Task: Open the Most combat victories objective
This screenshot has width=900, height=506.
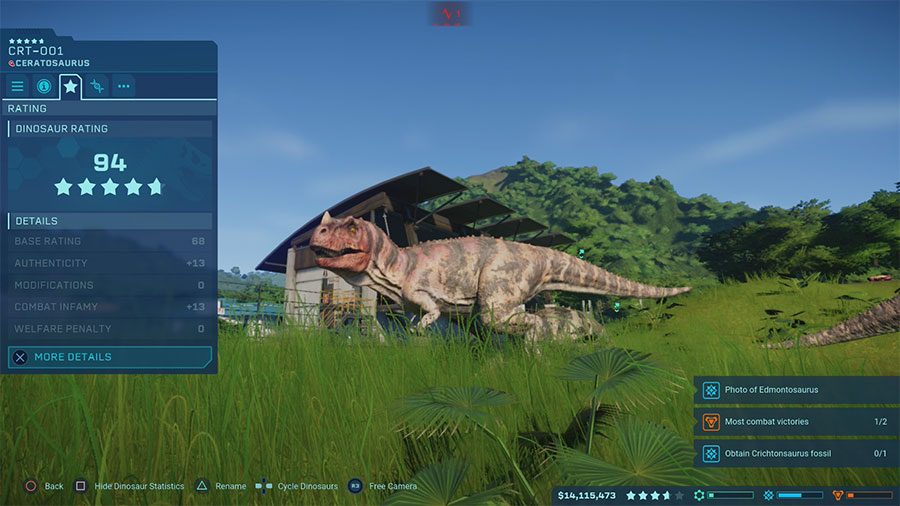Action: (796, 422)
